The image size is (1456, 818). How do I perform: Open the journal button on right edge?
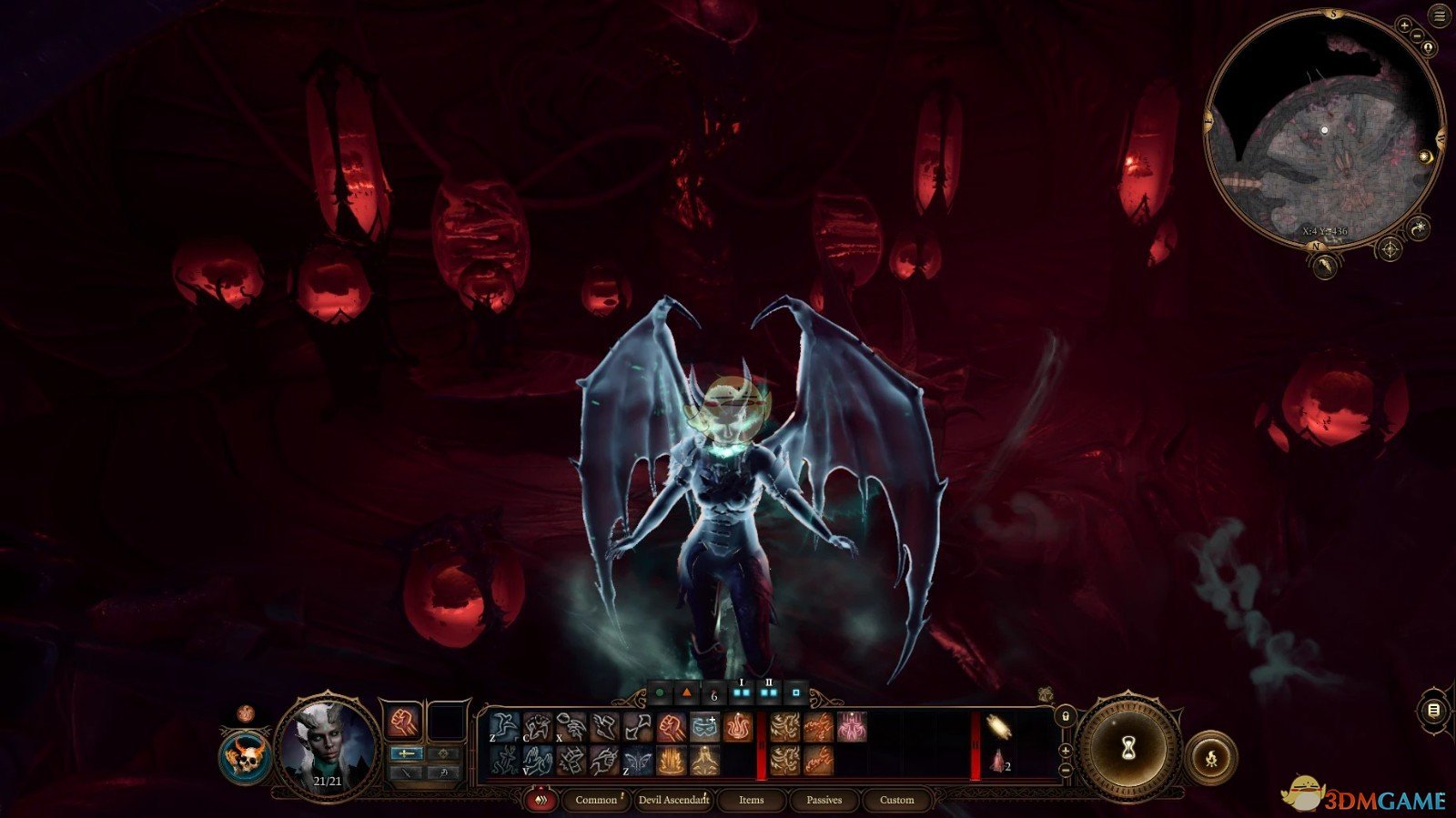[x=1434, y=710]
